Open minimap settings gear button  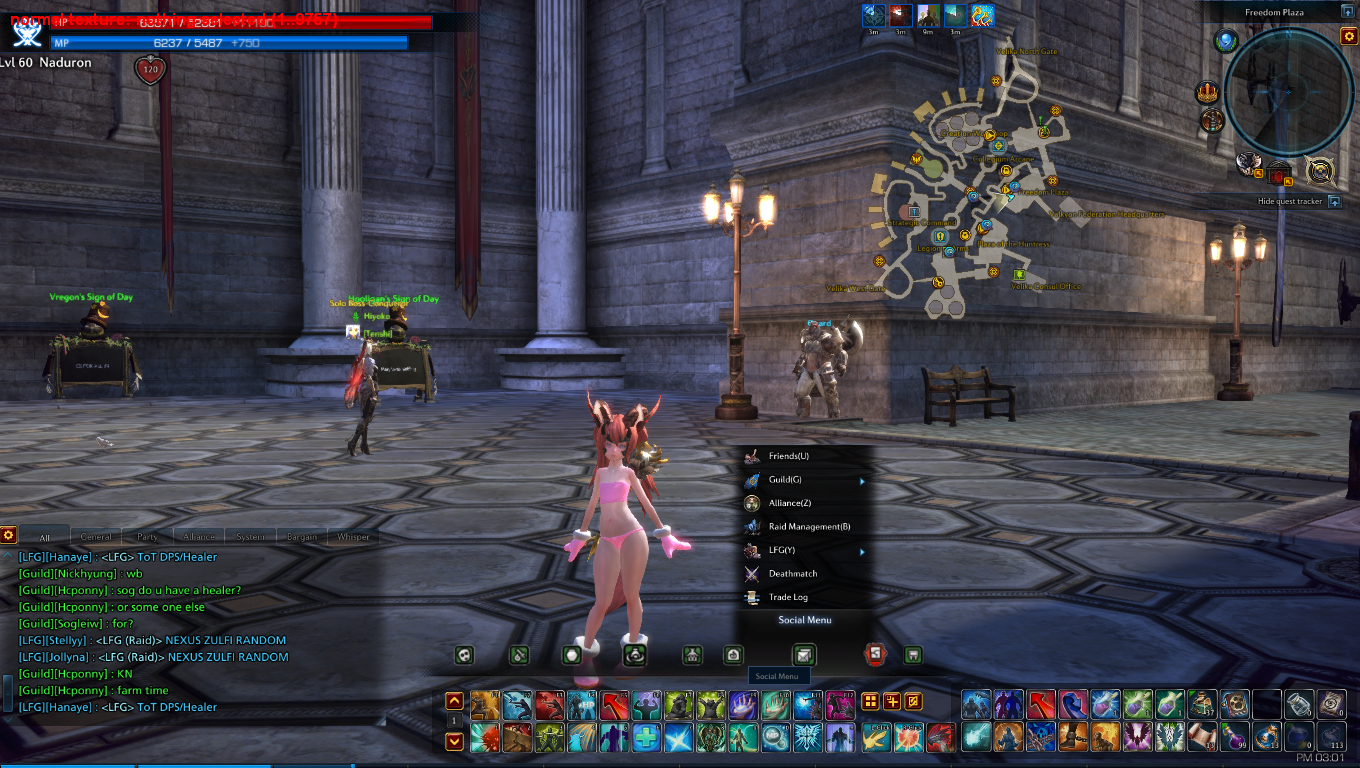pyautogui.click(x=1348, y=36)
